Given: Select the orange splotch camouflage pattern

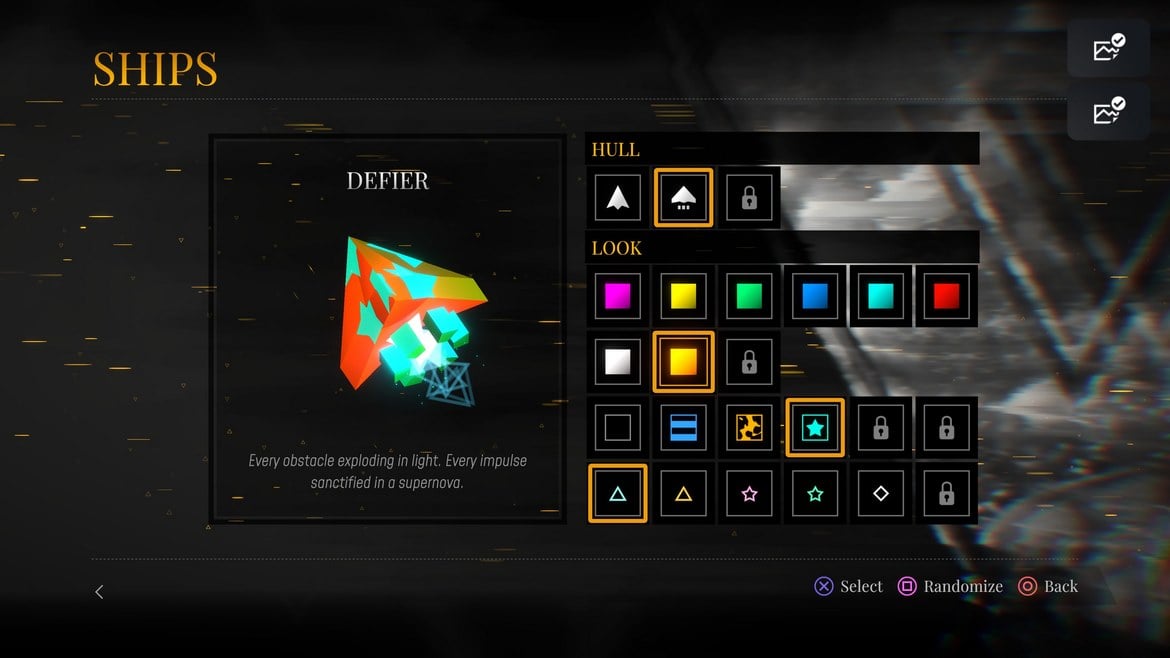Looking at the screenshot, I should [x=749, y=428].
